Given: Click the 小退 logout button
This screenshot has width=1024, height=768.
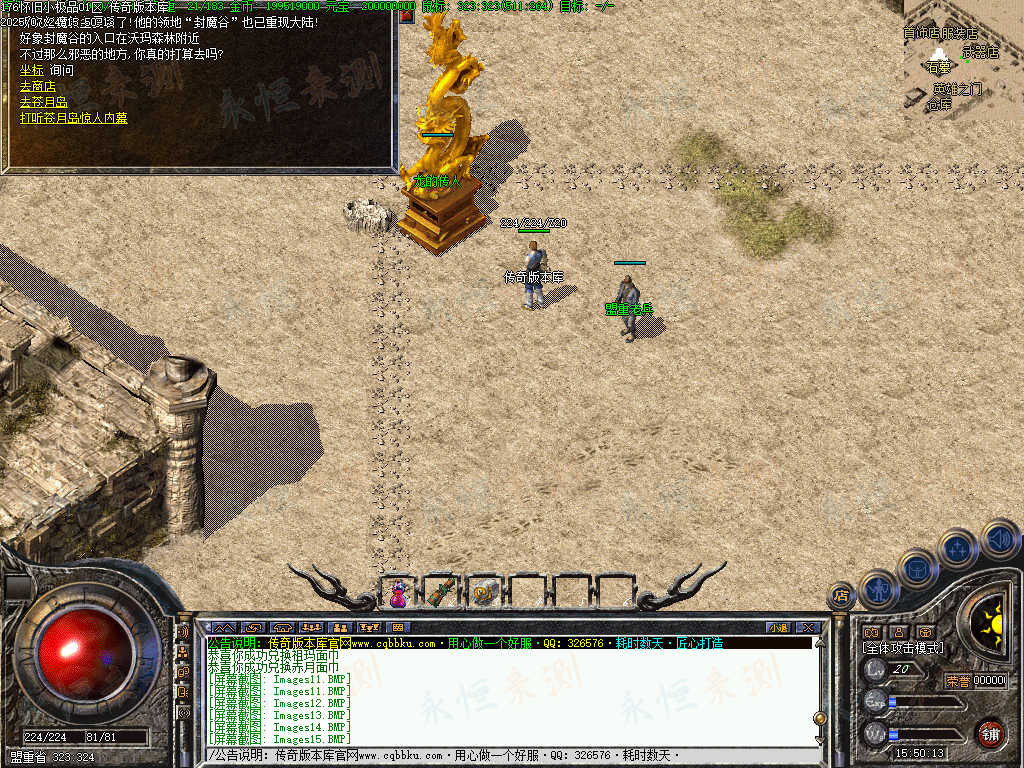Looking at the screenshot, I should tap(778, 627).
